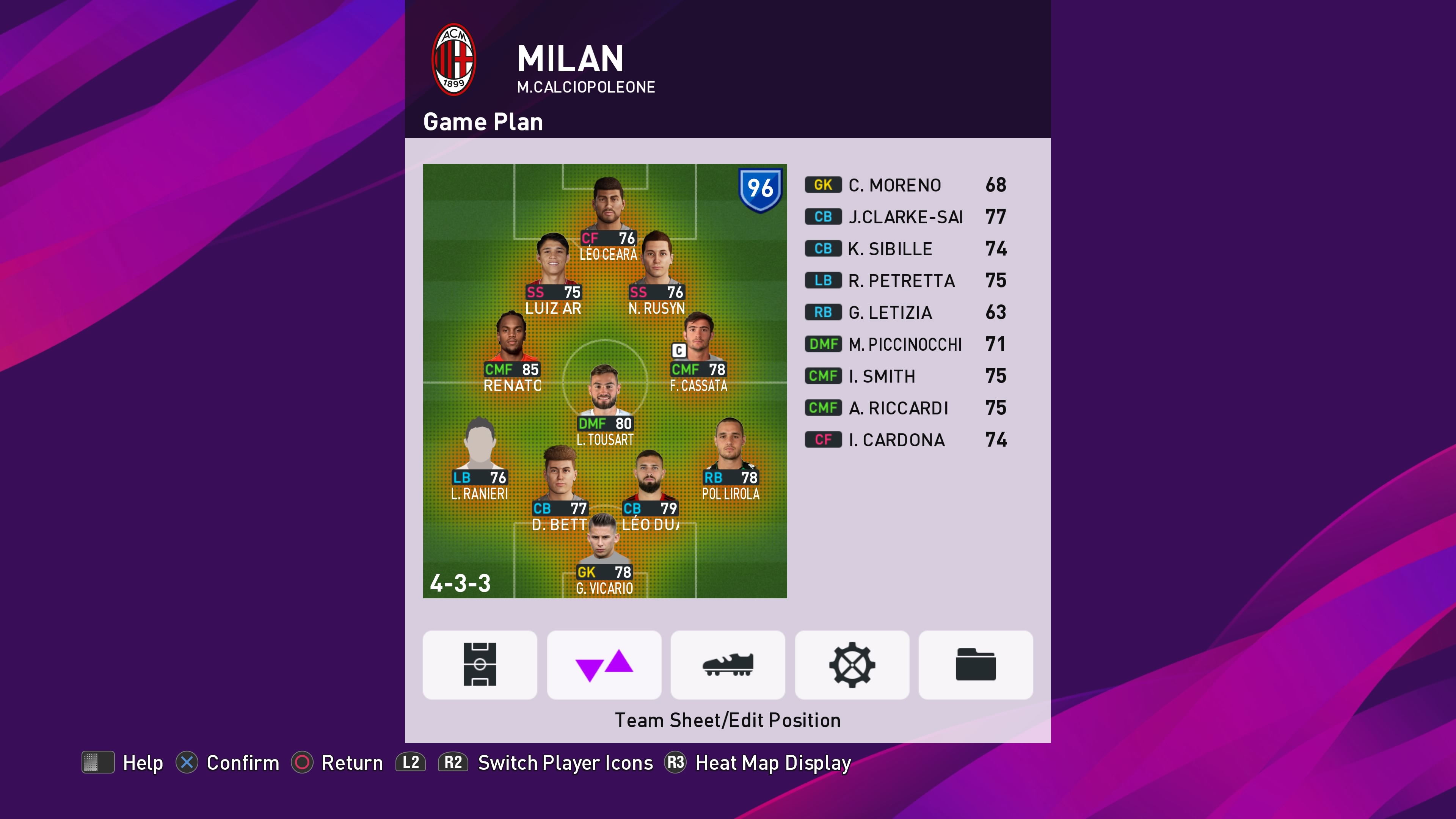Pick bench midfielder A. Riccardi
The height and width of the screenshot is (819, 1456).
coord(905,408)
